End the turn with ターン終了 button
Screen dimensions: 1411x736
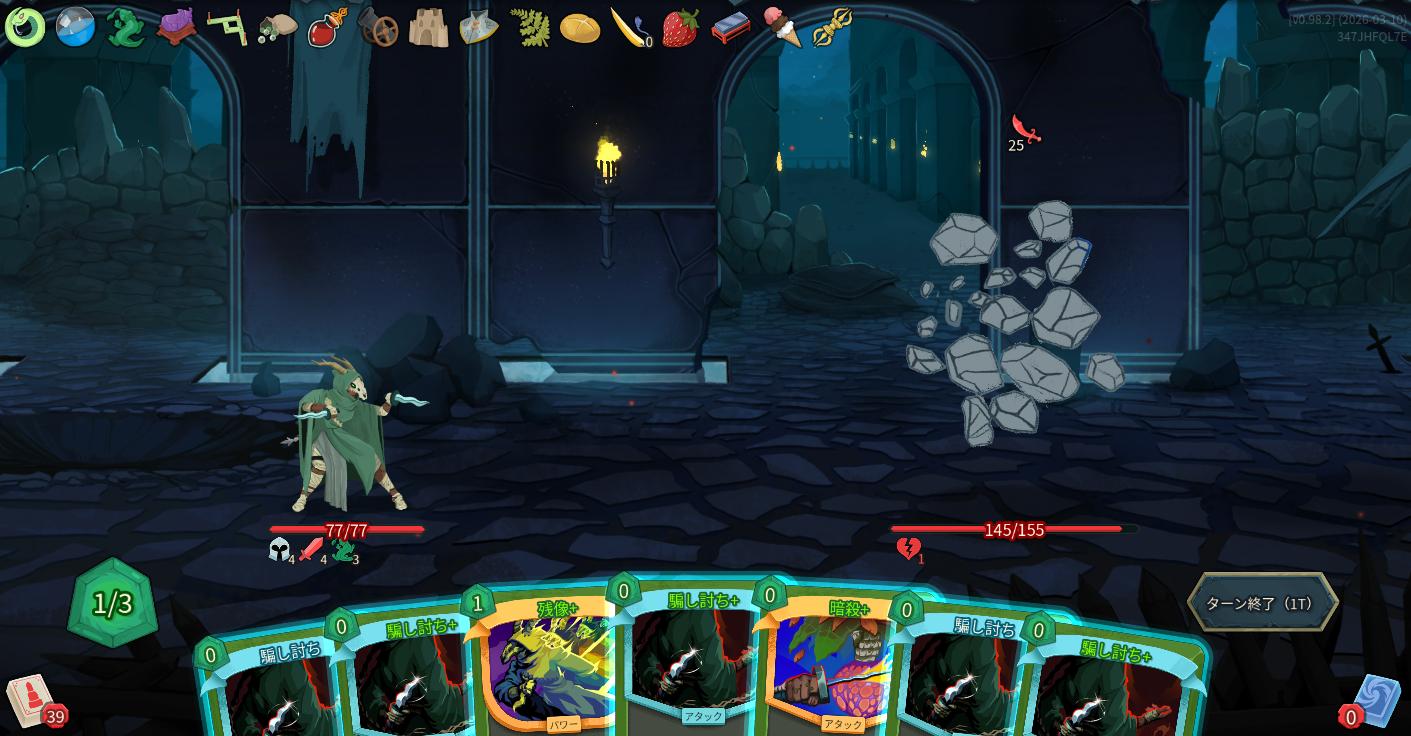click(1262, 603)
